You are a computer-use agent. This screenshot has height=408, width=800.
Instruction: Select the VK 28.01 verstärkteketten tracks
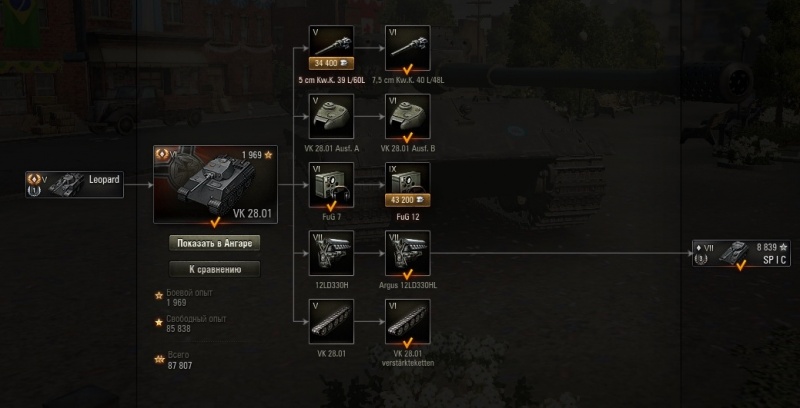(407, 320)
